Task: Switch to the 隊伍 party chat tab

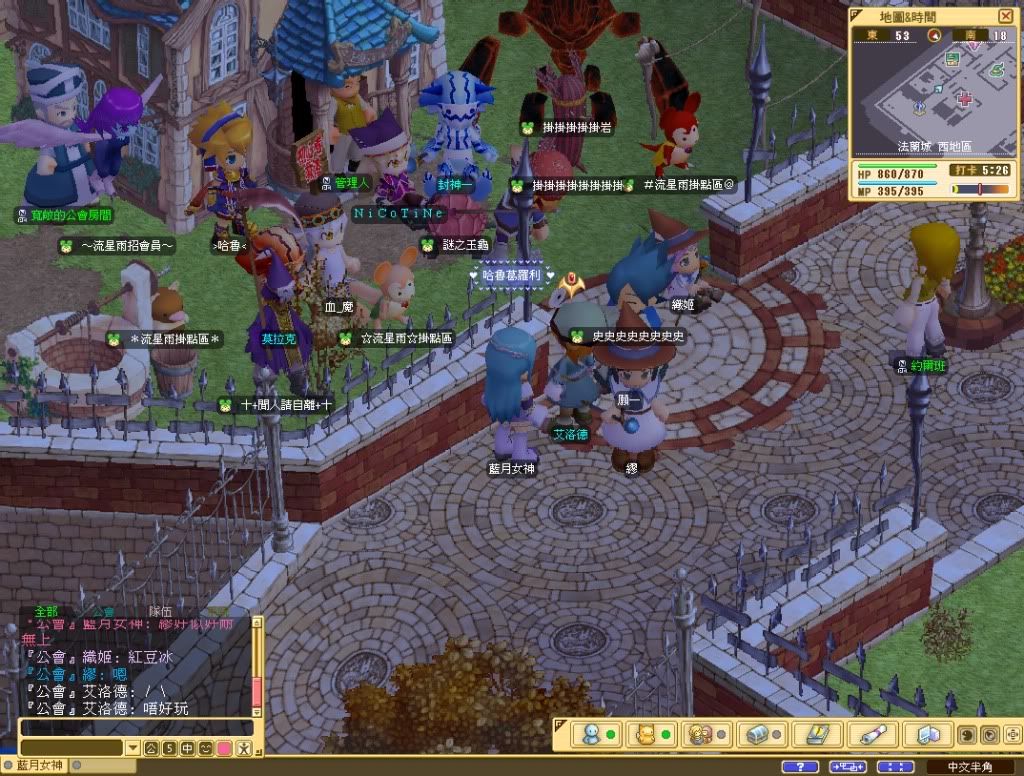Action: tap(160, 611)
